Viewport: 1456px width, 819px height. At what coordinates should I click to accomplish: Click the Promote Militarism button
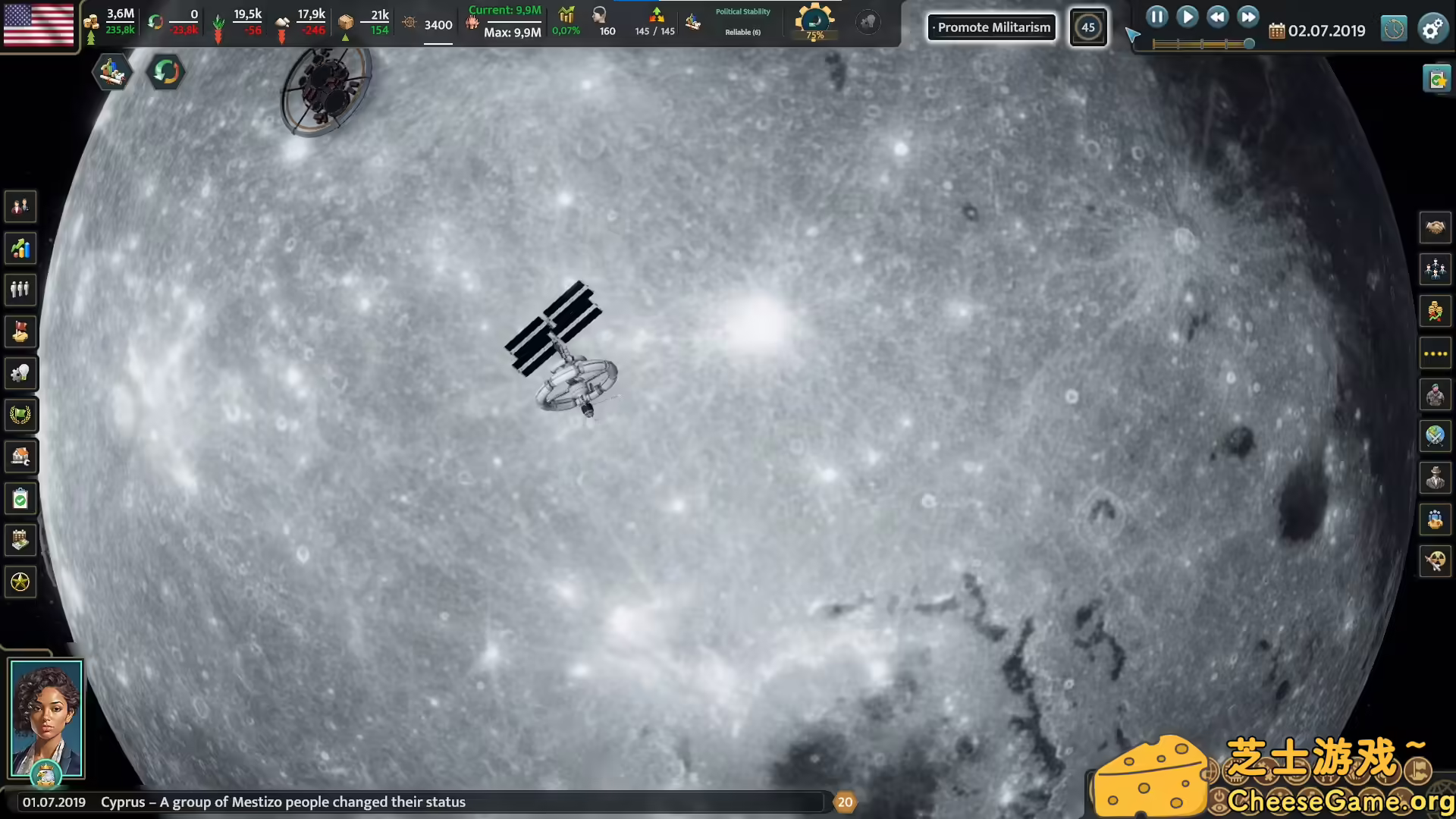[991, 27]
